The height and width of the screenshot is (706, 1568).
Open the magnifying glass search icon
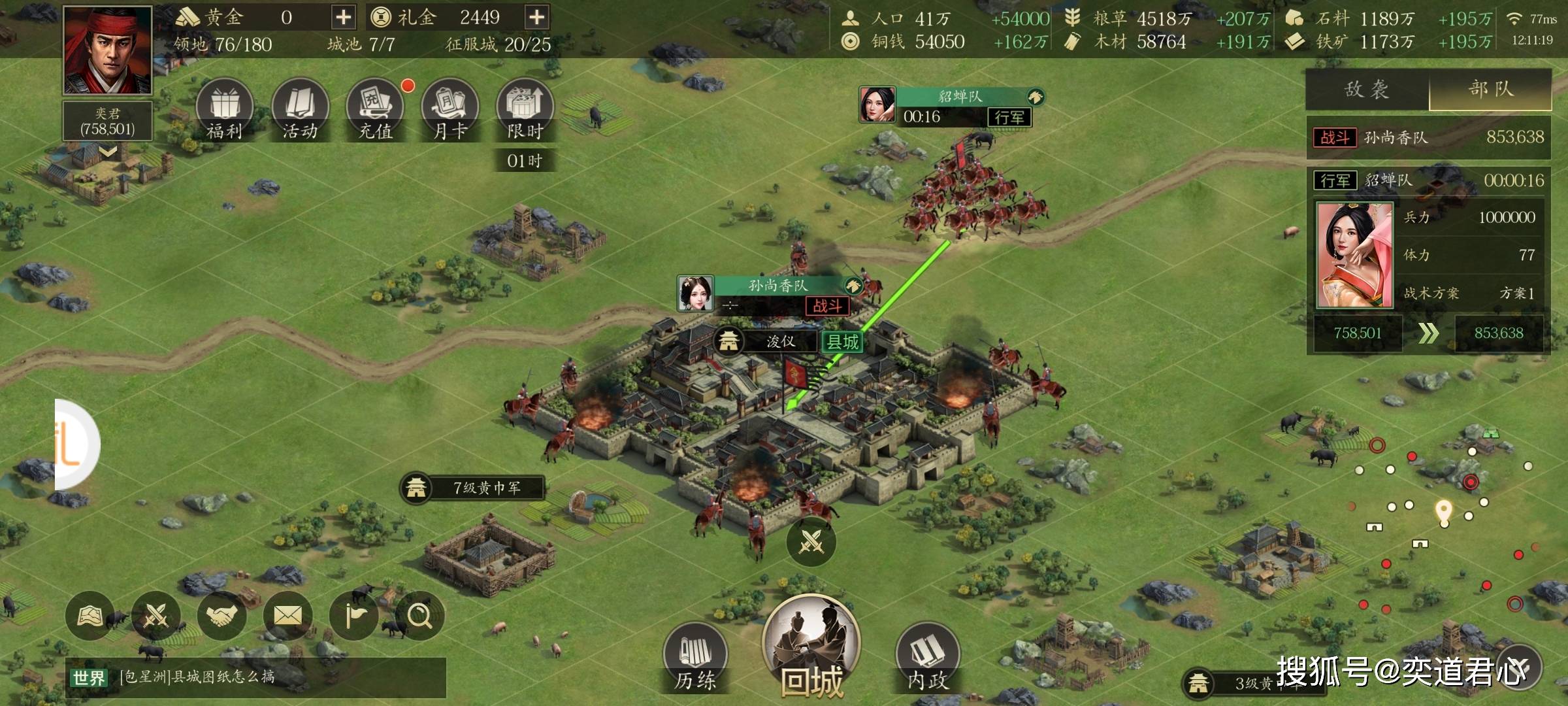coord(419,616)
